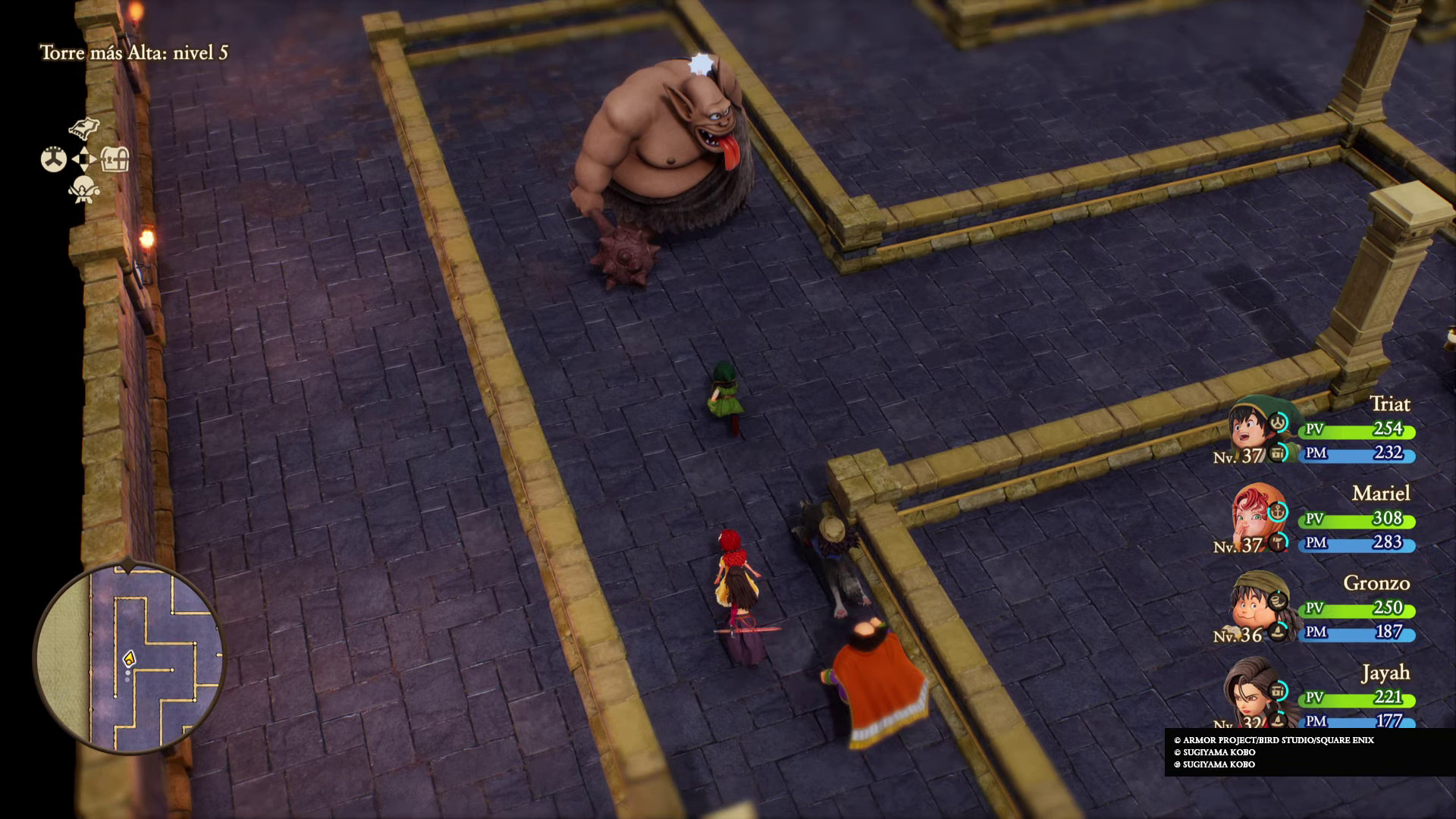Viewport: 1456px width, 819px height.
Task: Choose Gronzo's party portrait
Action: click(1251, 608)
